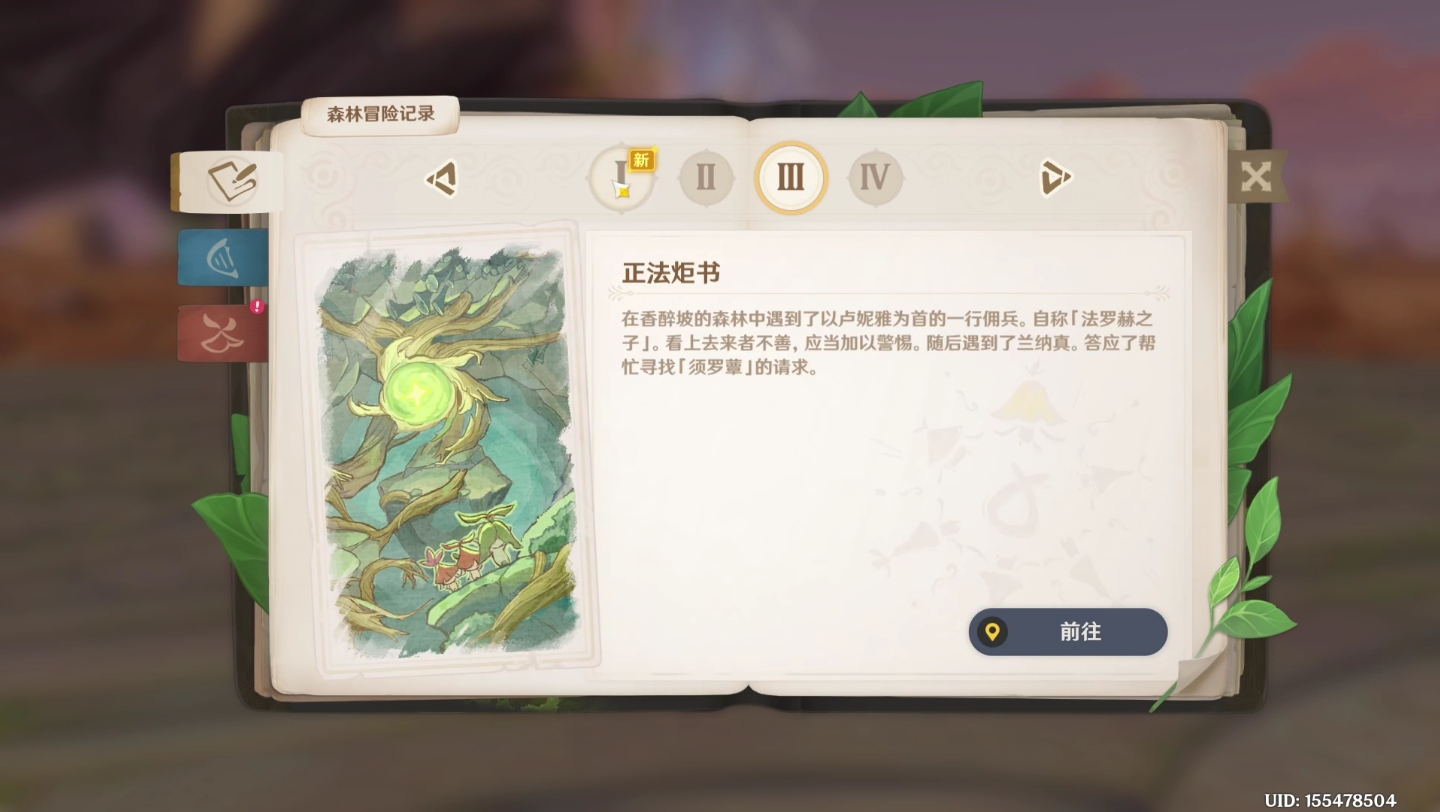Close the journal with the X

coord(1257,176)
